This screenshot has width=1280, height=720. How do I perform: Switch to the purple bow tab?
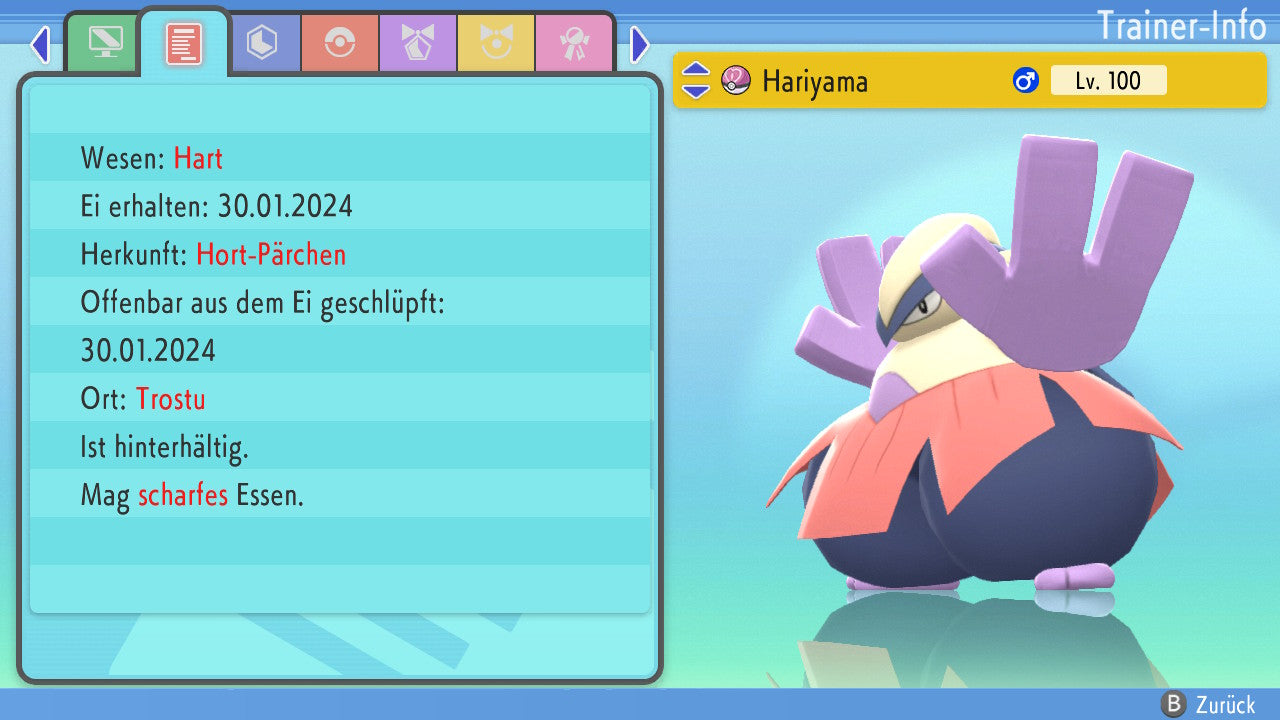click(x=418, y=43)
